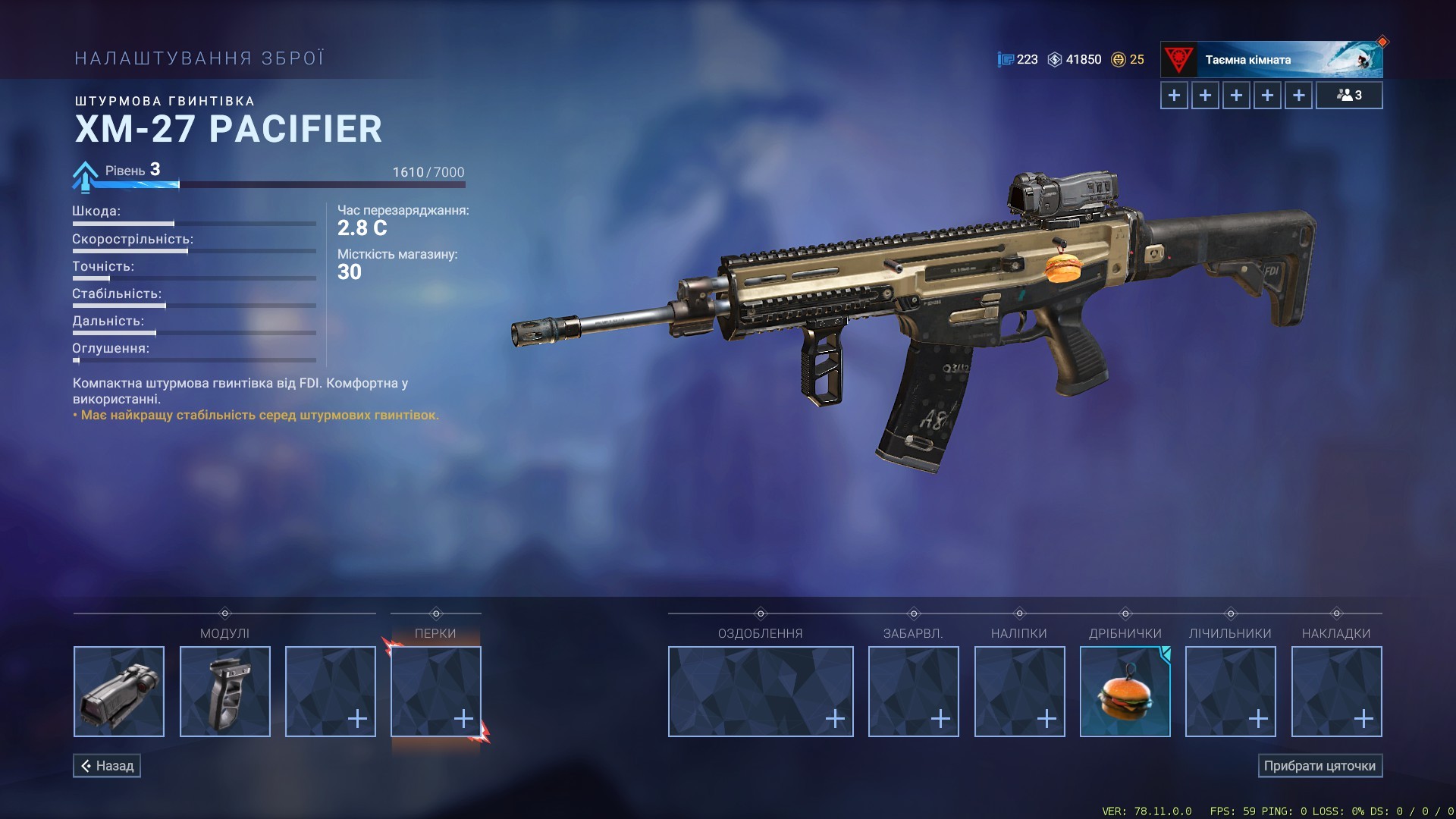The height and width of the screenshot is (819, 1456).
Task: Open the Таємна кімната player banner
Action: pos(1272,60)
